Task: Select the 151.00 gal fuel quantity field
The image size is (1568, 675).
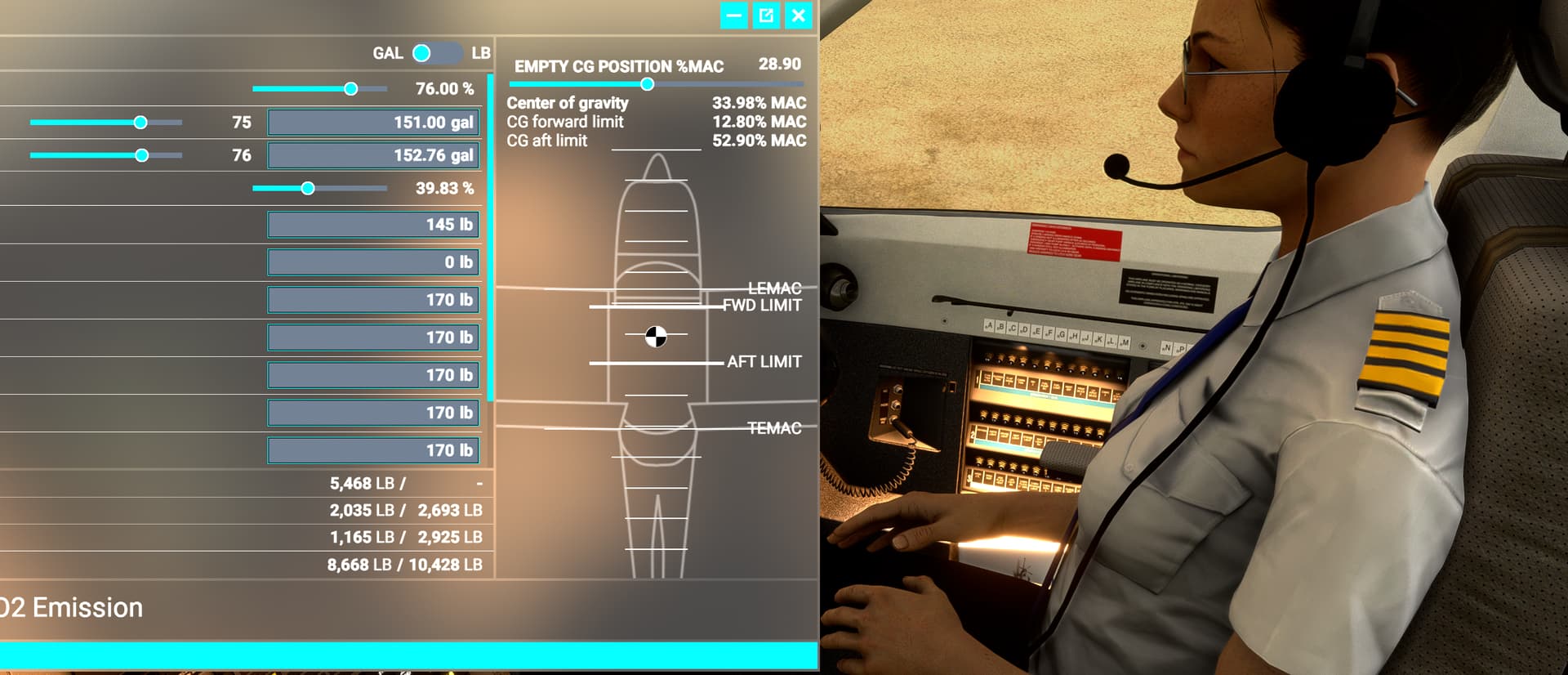Action: pos(372,122)
